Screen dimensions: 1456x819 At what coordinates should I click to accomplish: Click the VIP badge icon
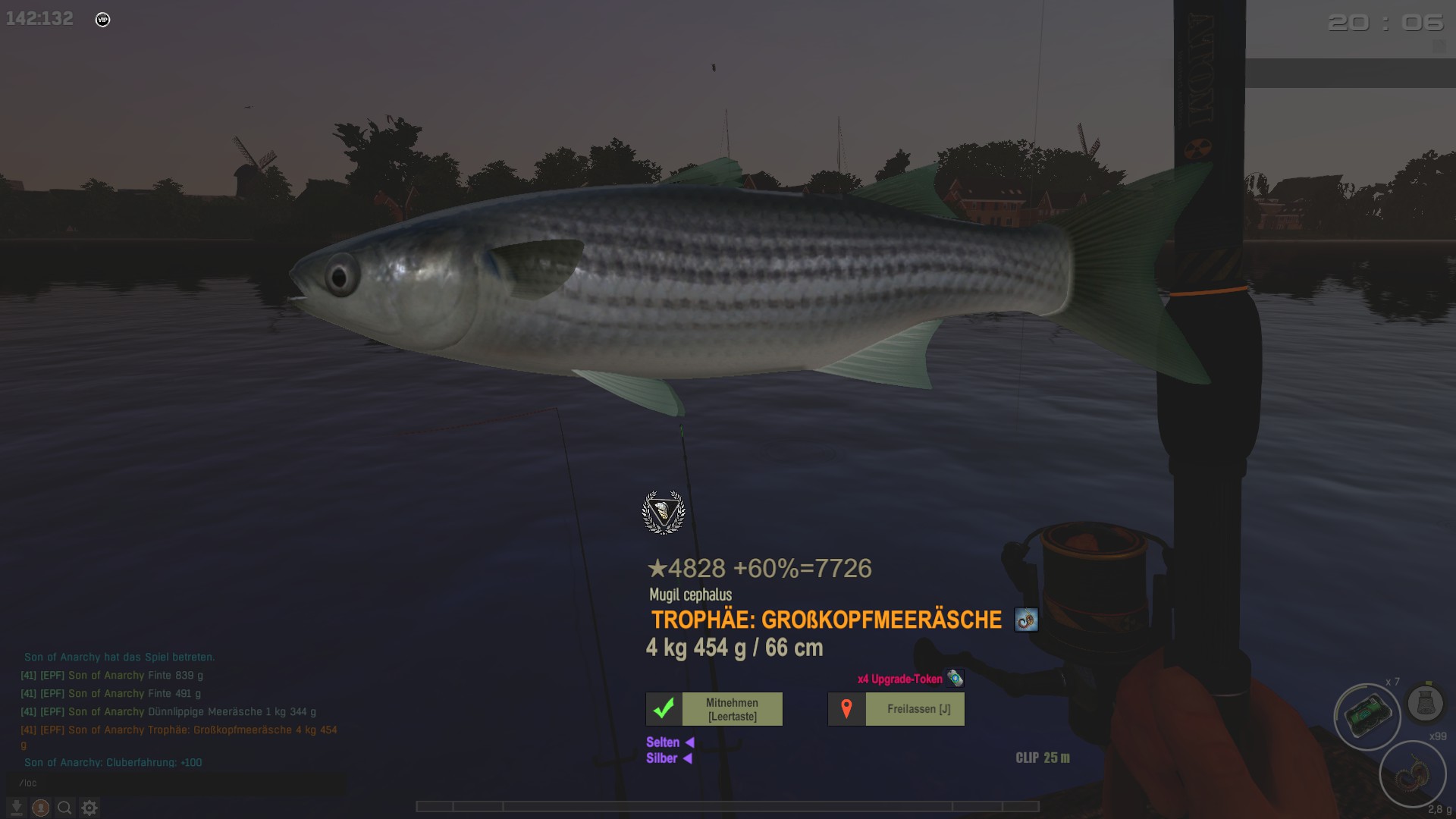(103, 20)
